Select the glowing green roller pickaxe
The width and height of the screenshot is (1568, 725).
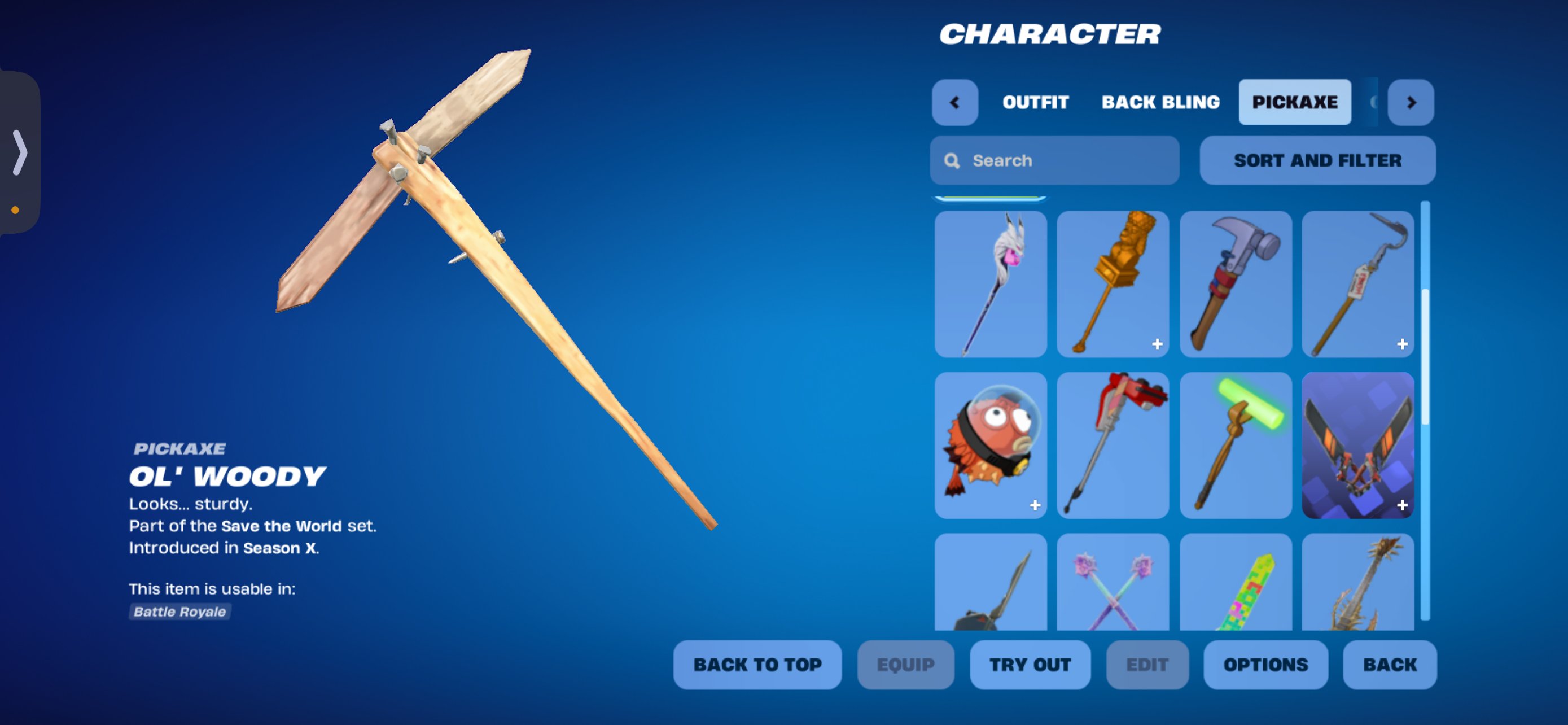tap(1235, 445)
